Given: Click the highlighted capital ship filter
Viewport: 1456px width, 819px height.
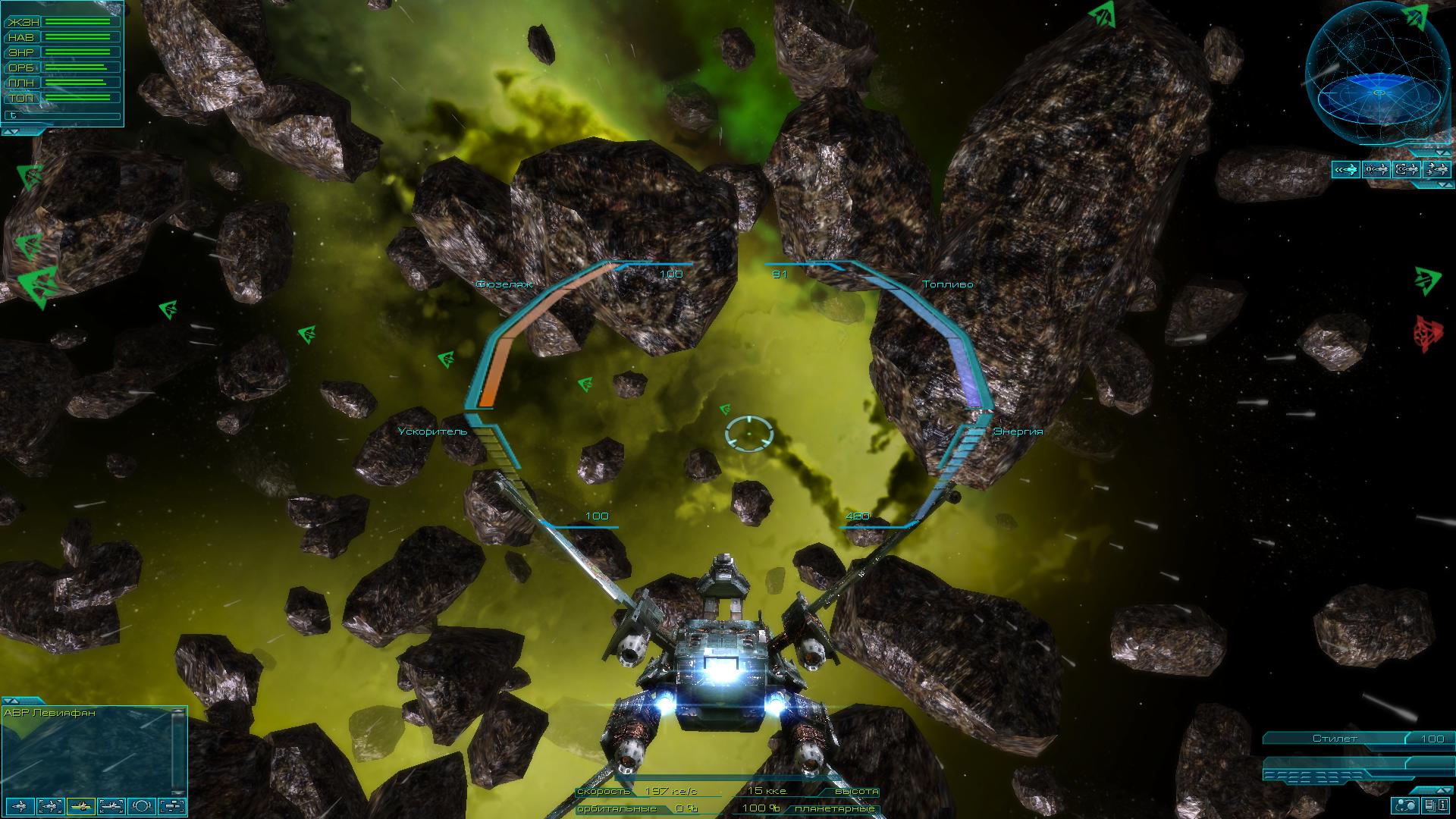Looking at the screenshot, I should point(80,805).
